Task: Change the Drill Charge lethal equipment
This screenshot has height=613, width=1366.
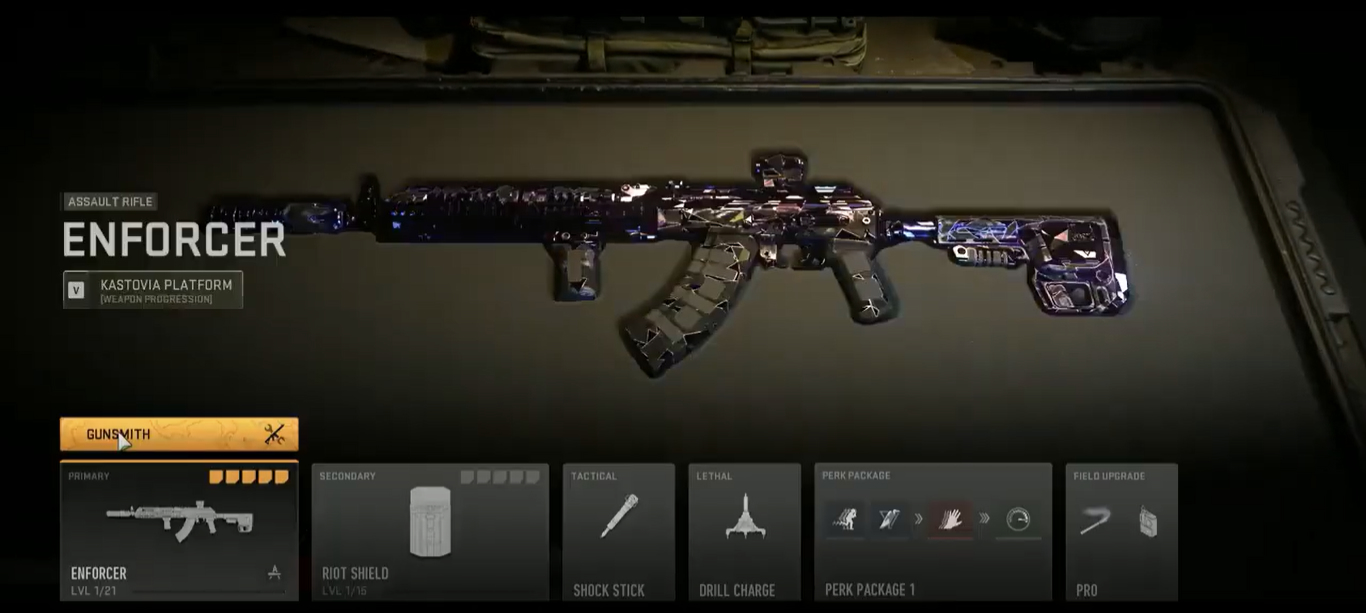Action: pos(744,532)
